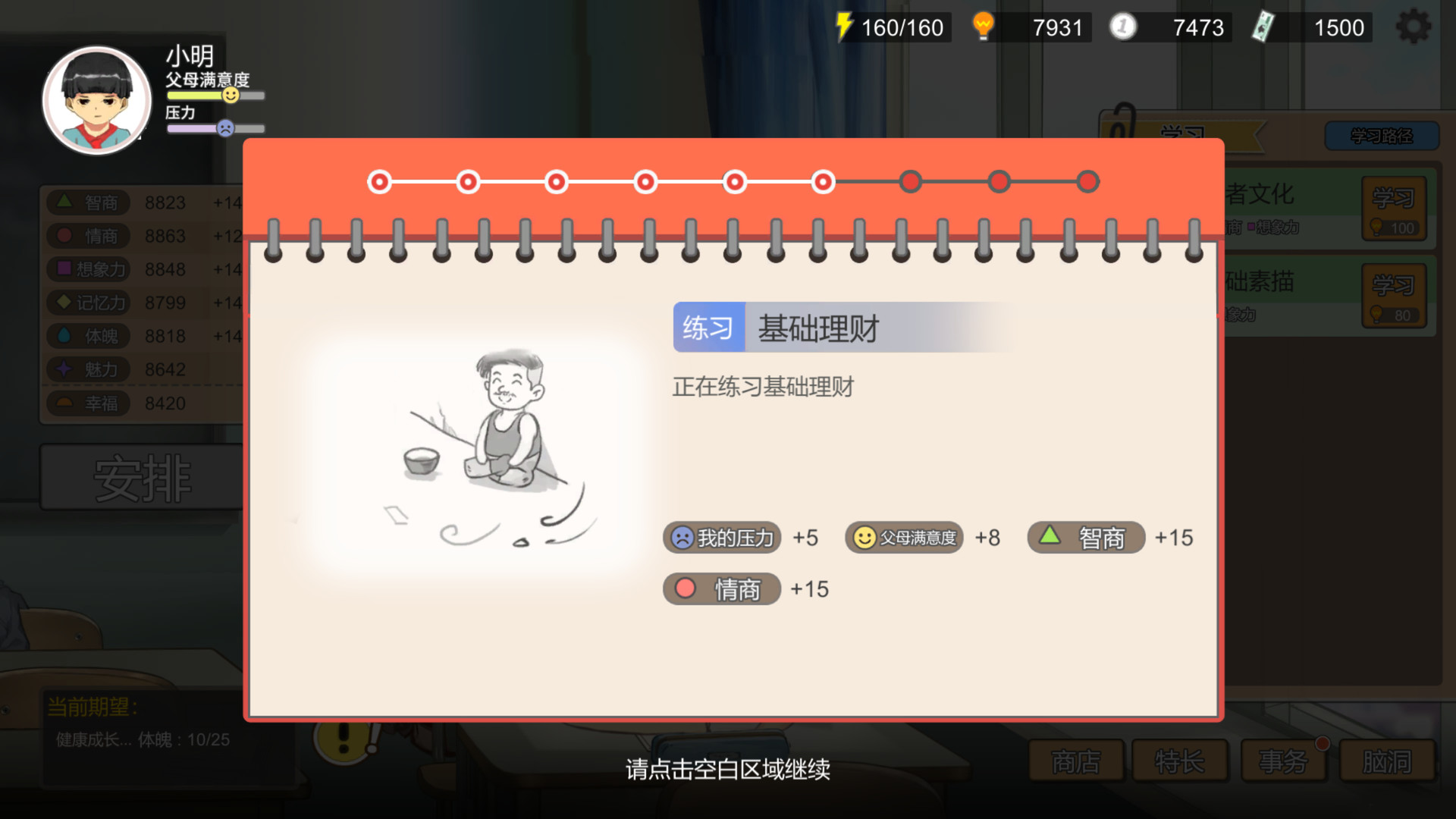Image resolution: width=1456 pixels, height=819 pixels.
Task: Click the 魅力 star icon
Action: 64,369
